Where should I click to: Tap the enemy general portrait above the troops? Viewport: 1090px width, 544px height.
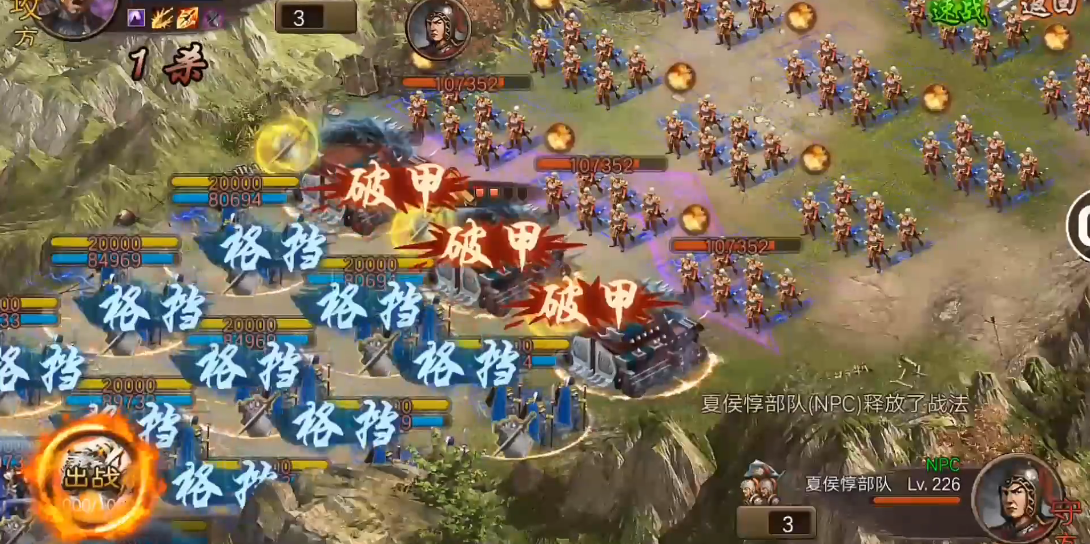point(438,29)
